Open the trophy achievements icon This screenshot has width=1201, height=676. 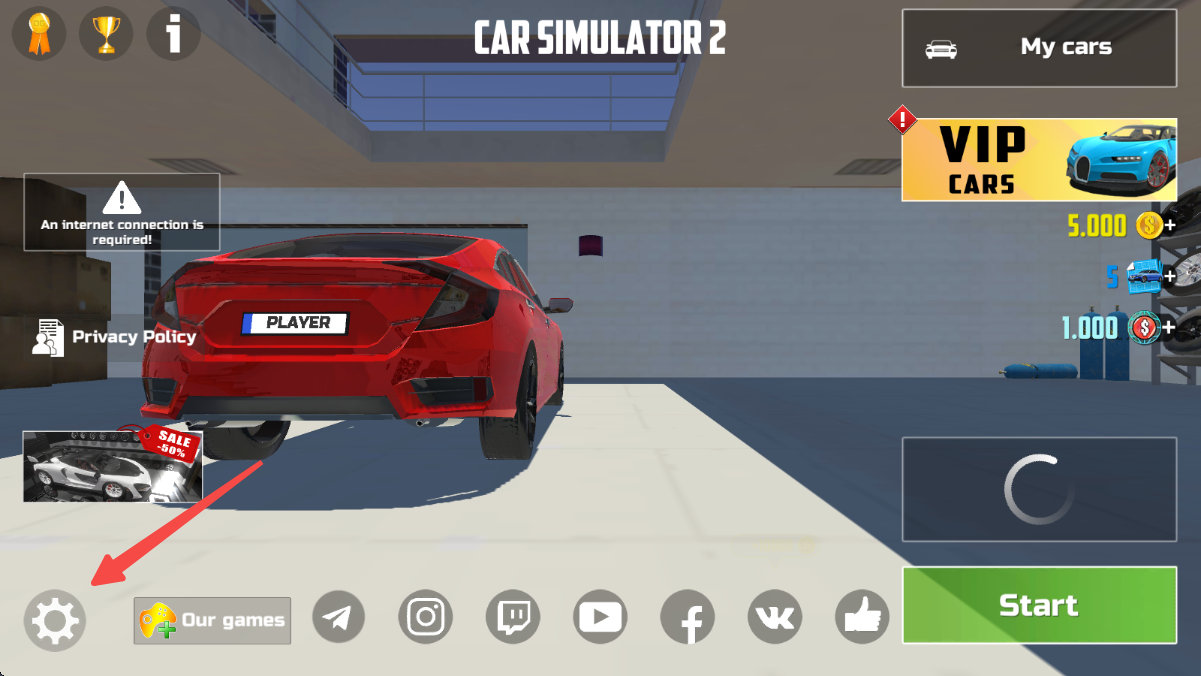106,35
